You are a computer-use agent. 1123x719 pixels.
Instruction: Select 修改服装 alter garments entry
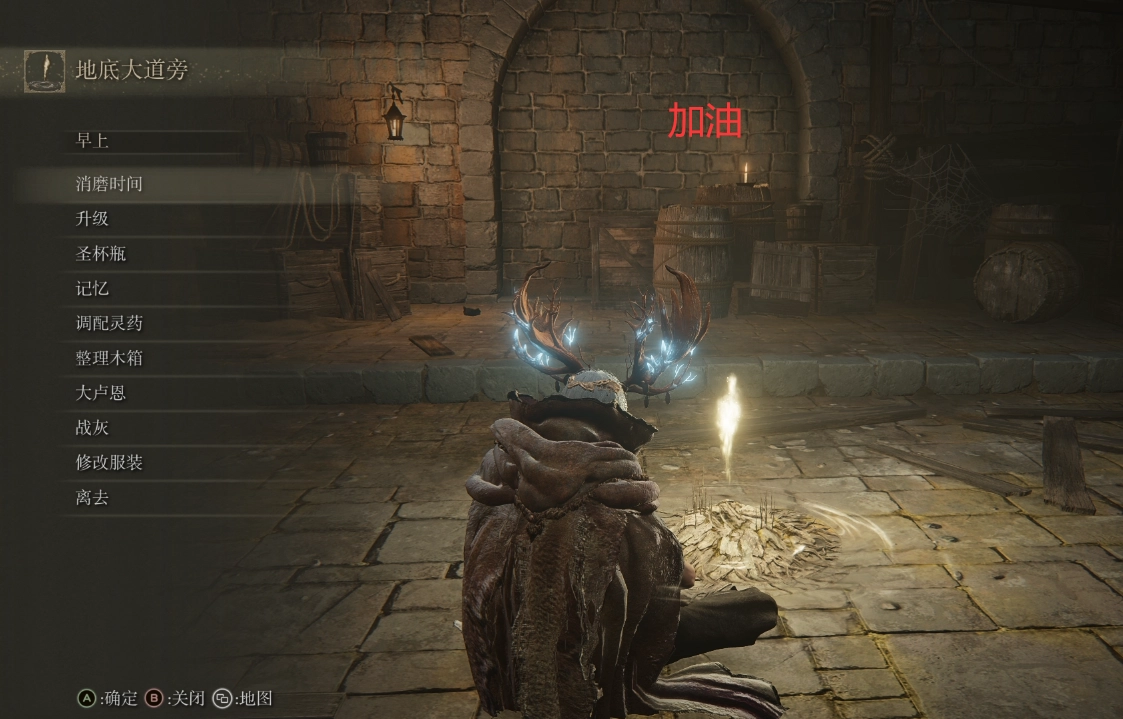tap(109, 463)
